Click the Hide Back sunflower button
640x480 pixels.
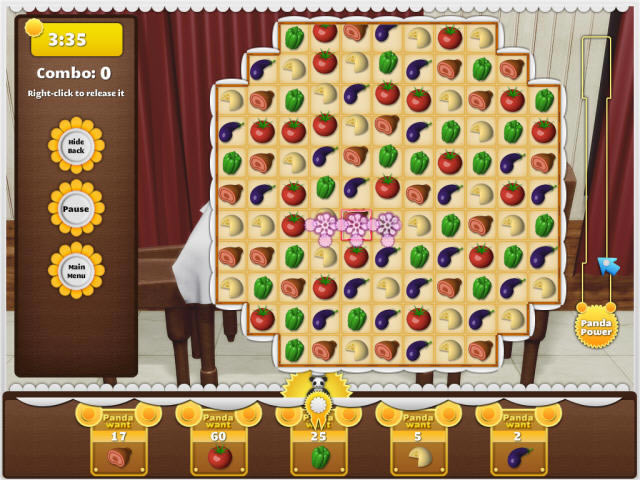[76, 147]
